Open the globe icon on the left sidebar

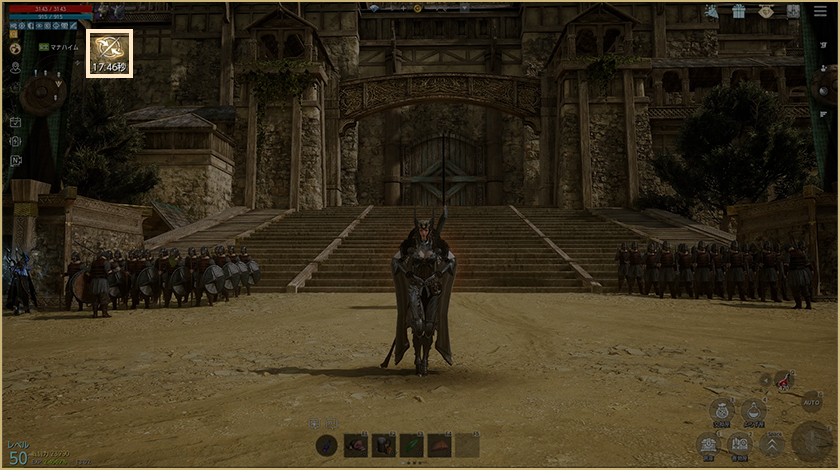tap(15, 48)
